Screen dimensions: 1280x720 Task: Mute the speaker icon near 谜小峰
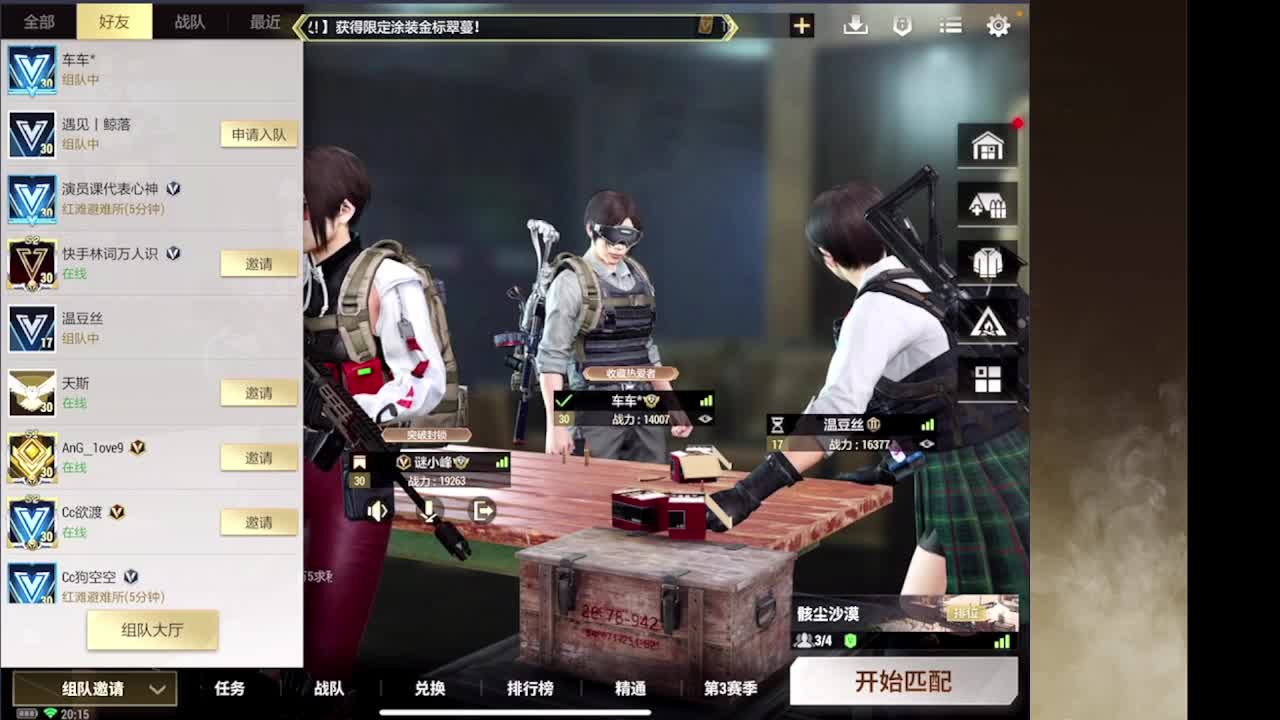(x=377, y=510)
